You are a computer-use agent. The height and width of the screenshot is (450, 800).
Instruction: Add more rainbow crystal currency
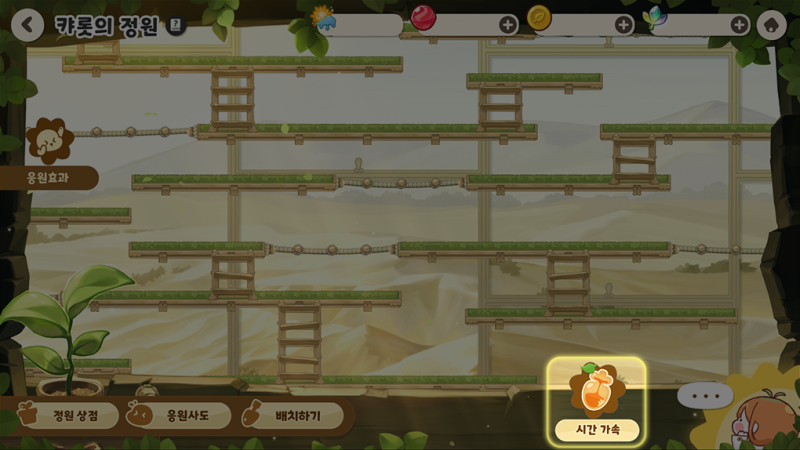tap(740, 25)
